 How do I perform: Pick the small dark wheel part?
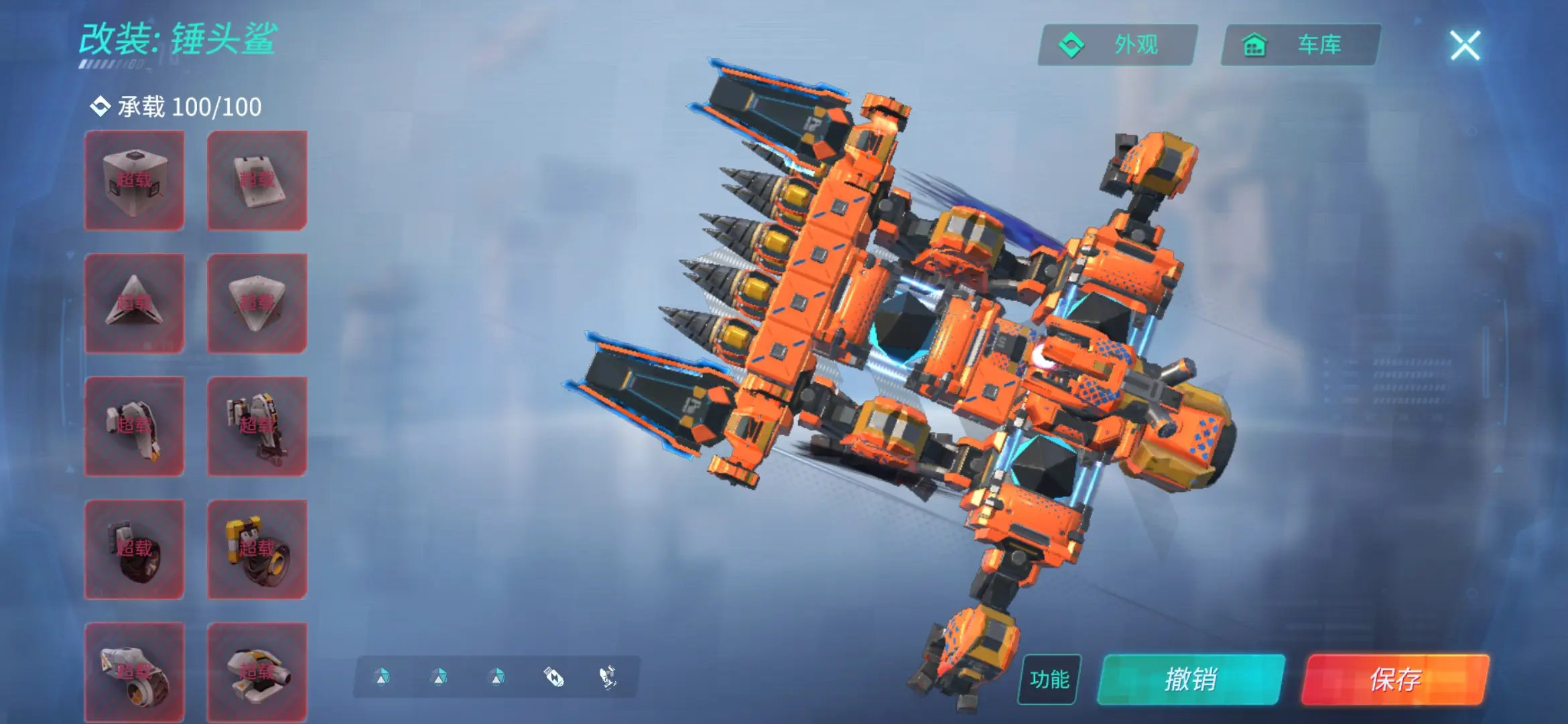click(x=134, y=549)
